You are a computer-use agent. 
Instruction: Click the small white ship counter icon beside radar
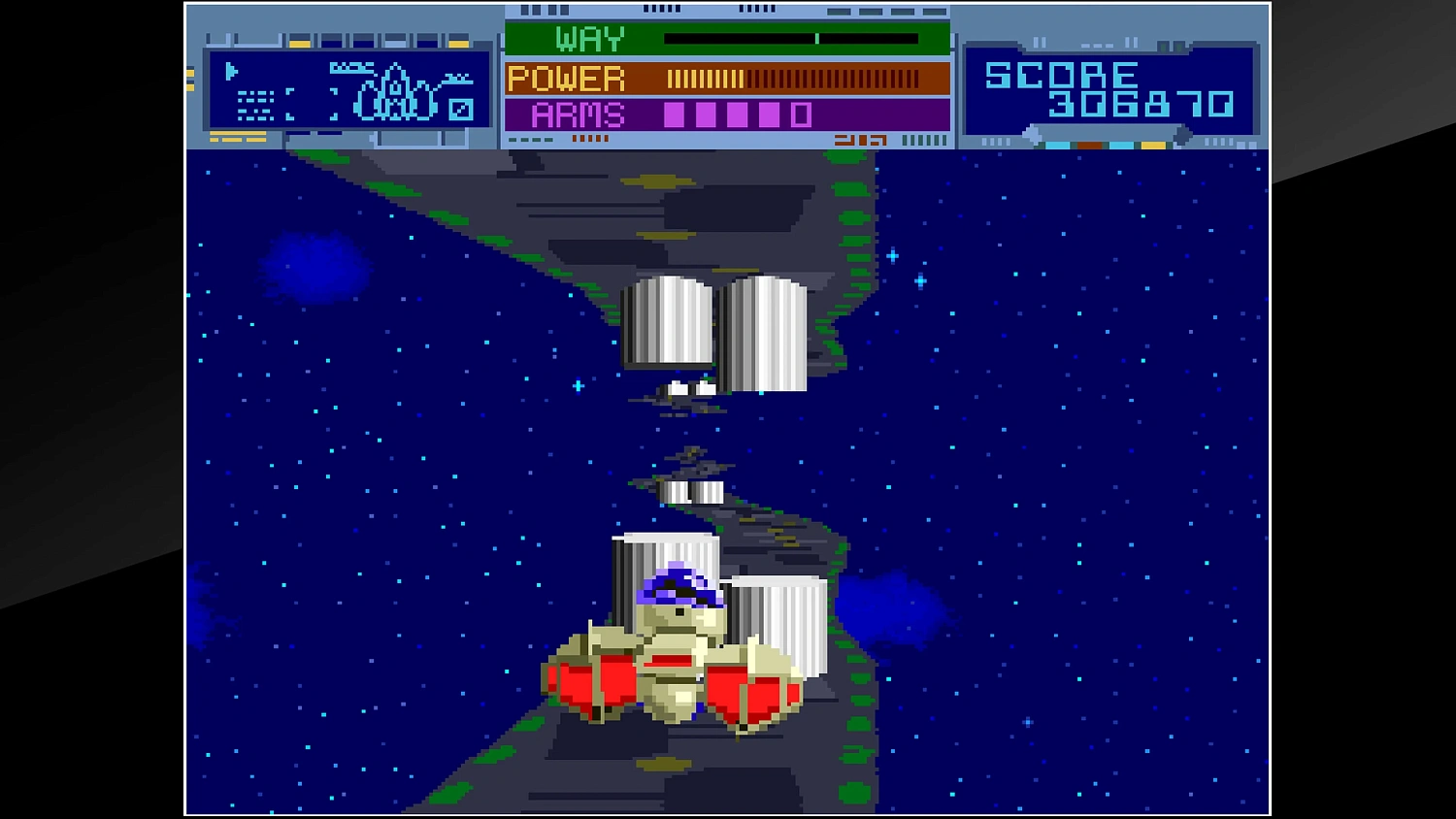(x=459, y=110)
